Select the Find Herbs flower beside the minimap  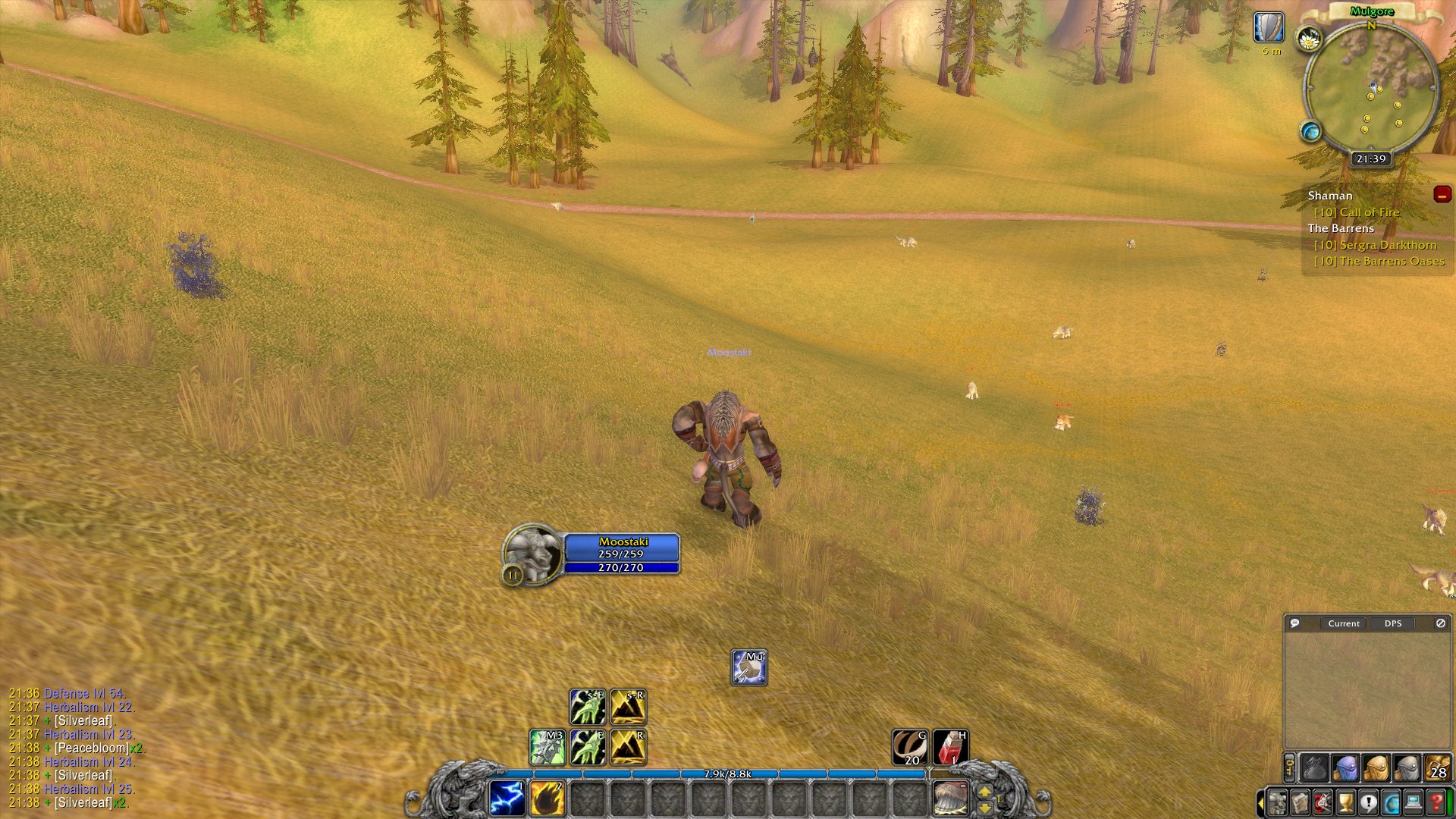click(1308, 37)
